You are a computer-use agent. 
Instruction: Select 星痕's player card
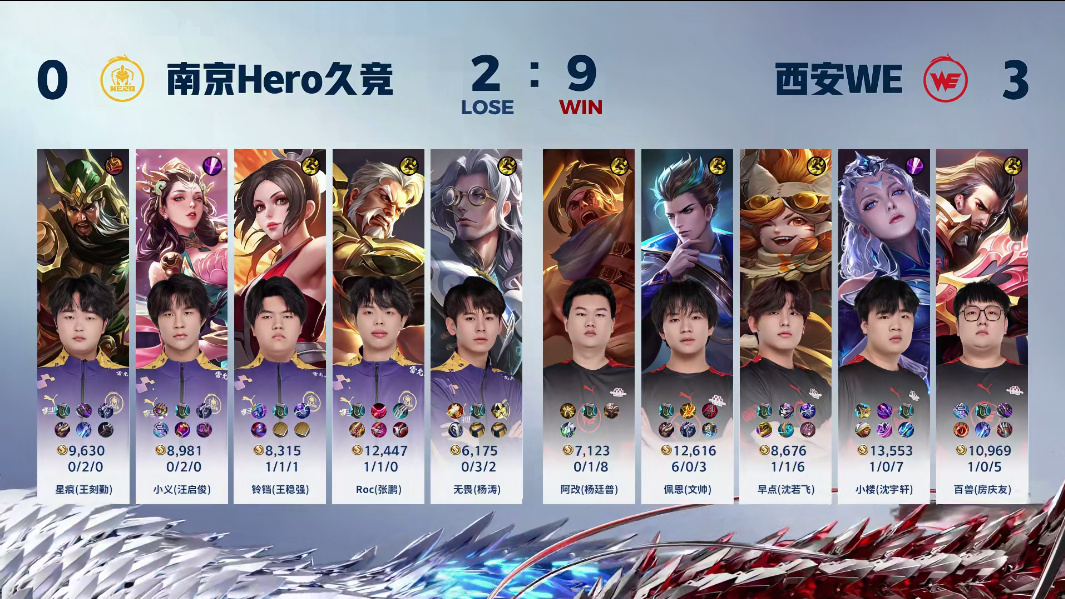point(83,326)
